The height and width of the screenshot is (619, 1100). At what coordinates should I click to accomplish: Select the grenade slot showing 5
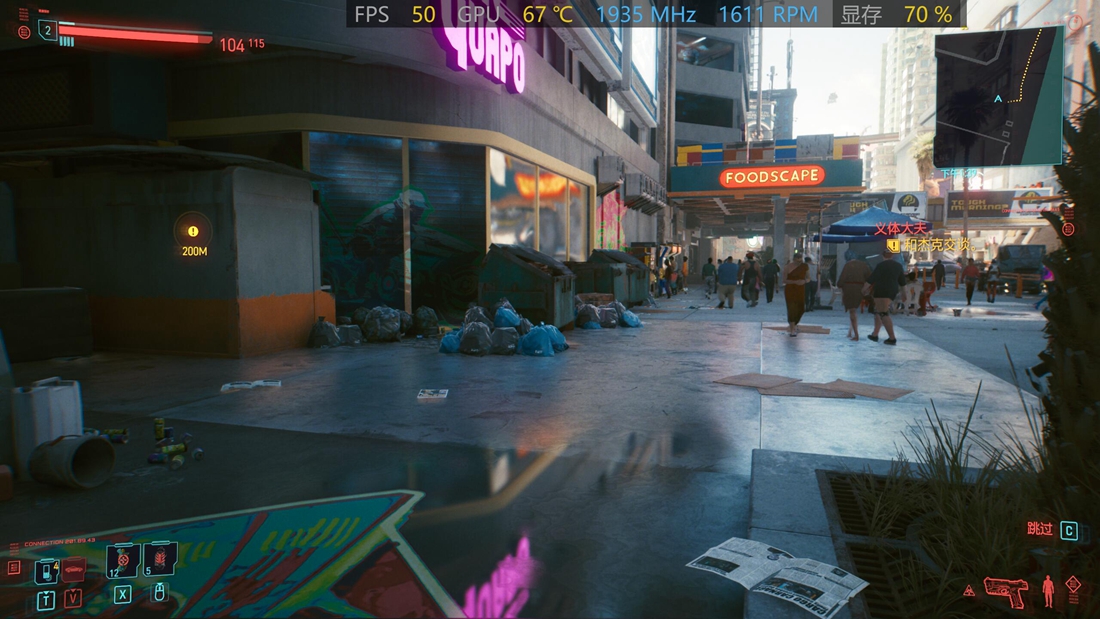[x=160, y=559]
